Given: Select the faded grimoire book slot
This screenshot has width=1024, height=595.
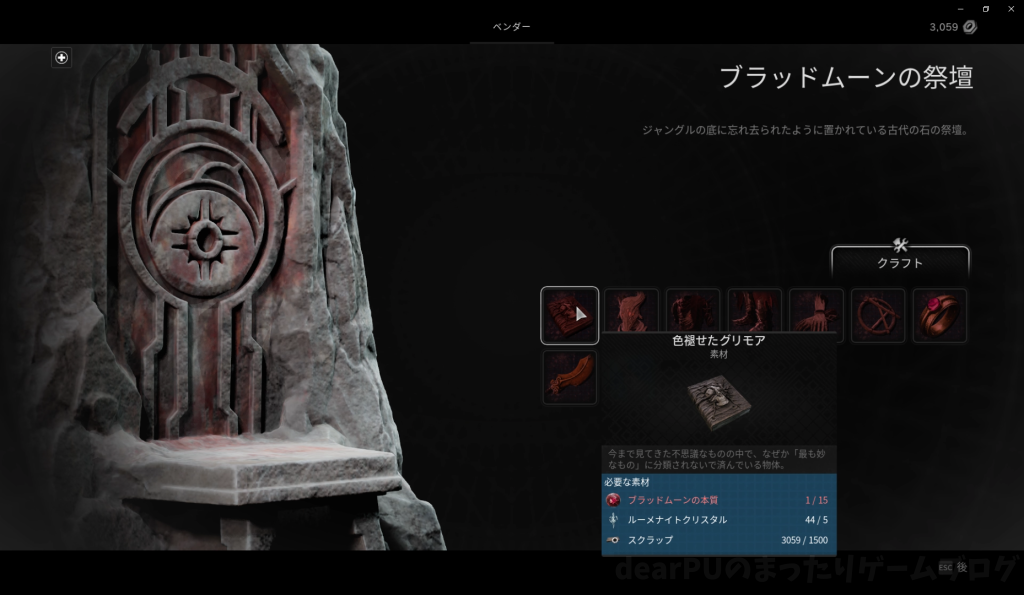Looking at the screenshot, I should point(570,316).
